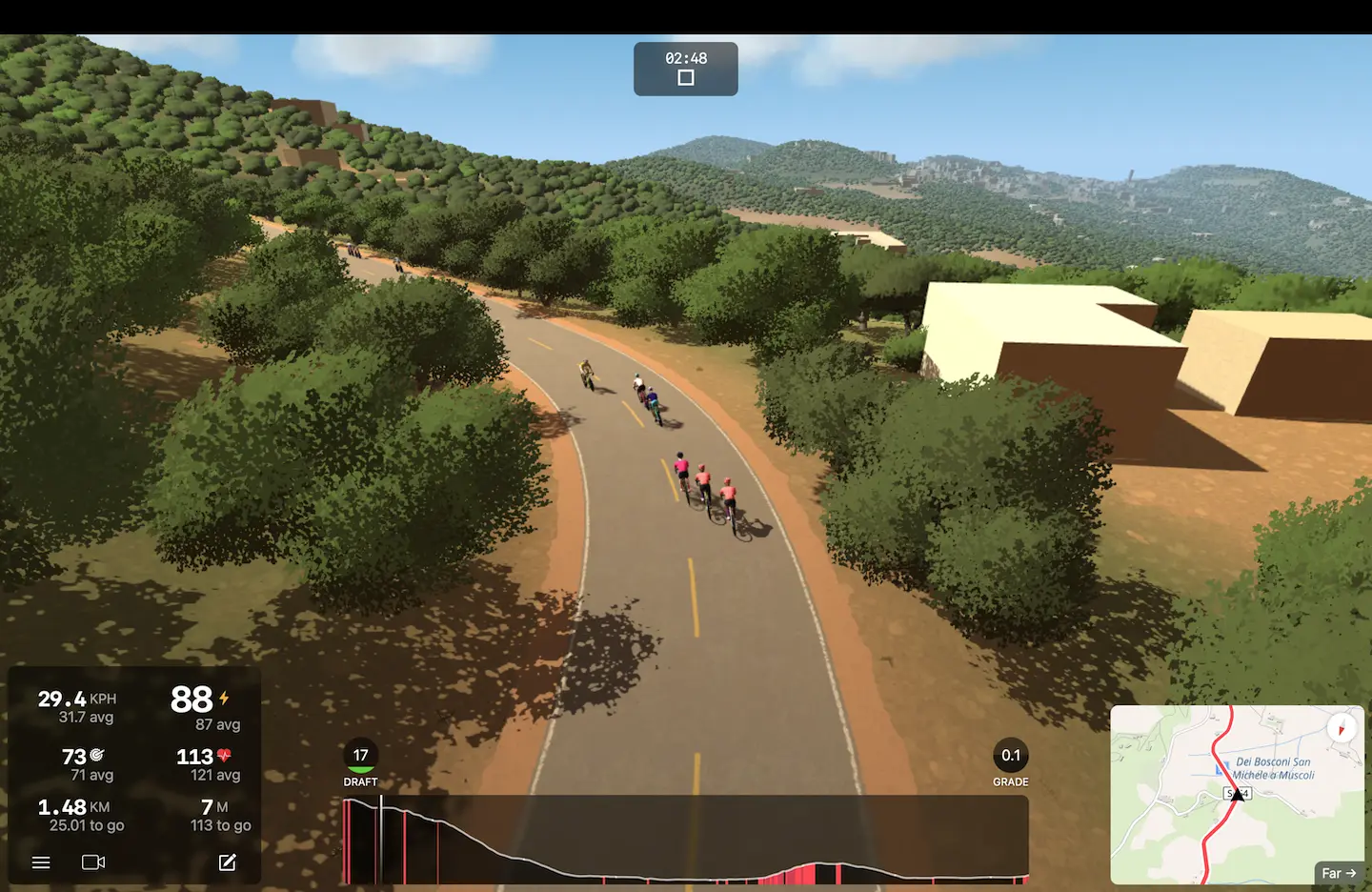Stop the ride with the square button
The height and width of the screenshot is (892, 1372).
(x=685, y=78)
